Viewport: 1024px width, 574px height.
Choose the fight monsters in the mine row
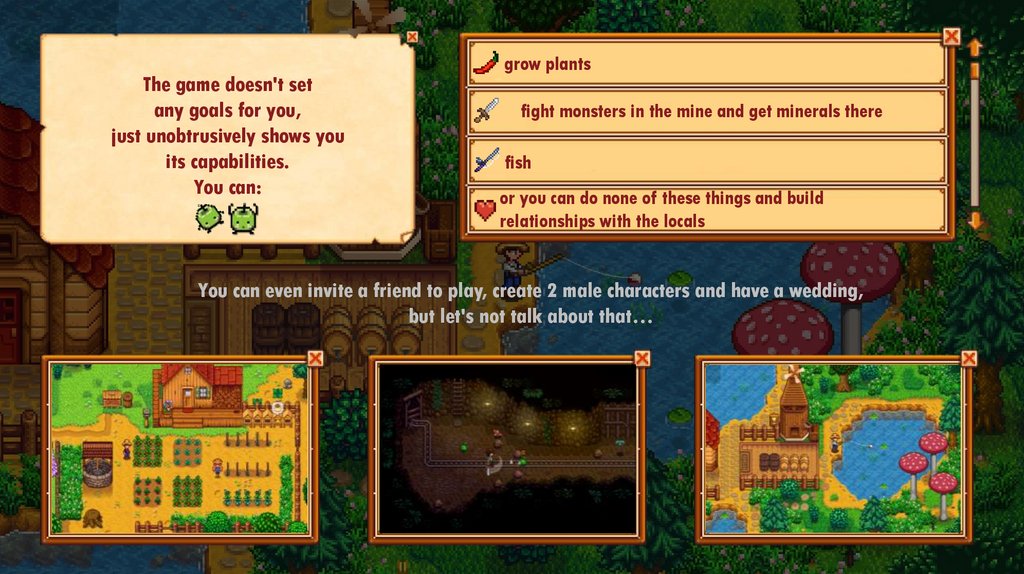[707, 112]
